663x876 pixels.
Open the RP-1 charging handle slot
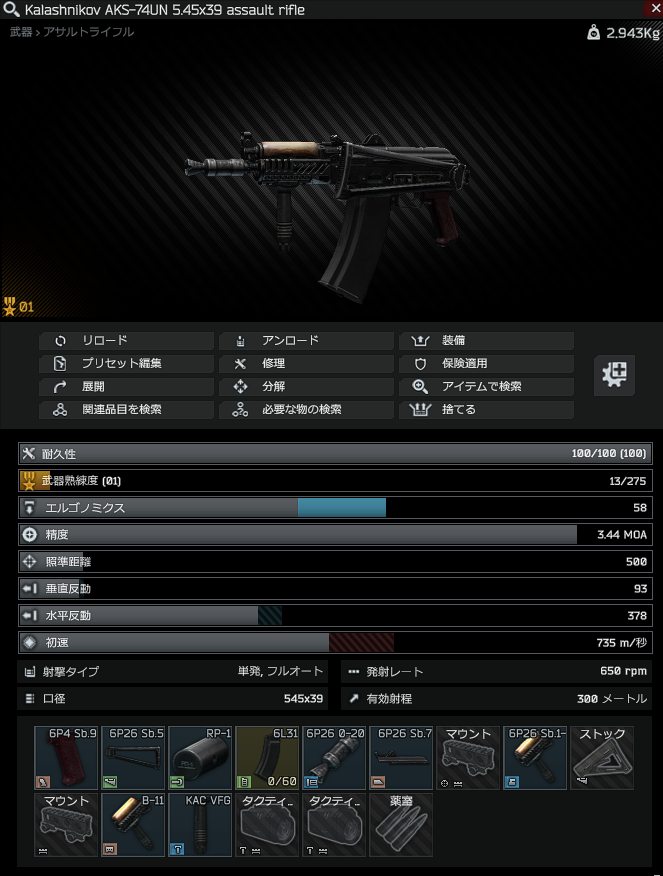point(200,757)
